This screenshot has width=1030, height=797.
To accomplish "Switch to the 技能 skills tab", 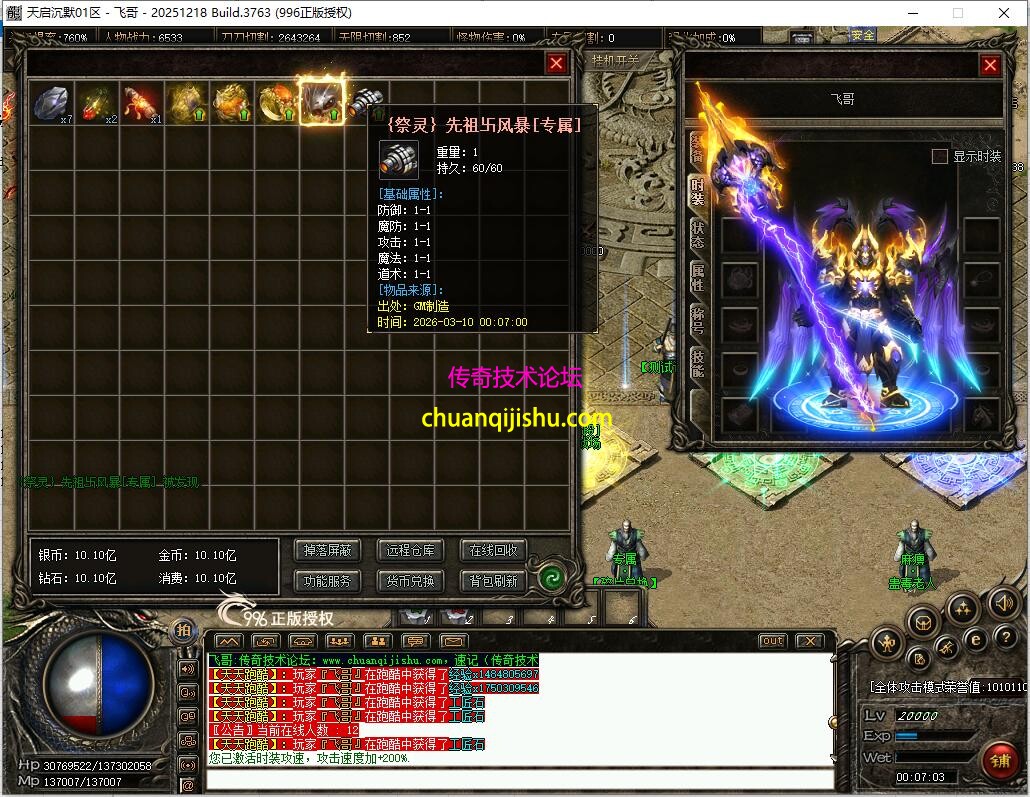I will coord(697,363).
